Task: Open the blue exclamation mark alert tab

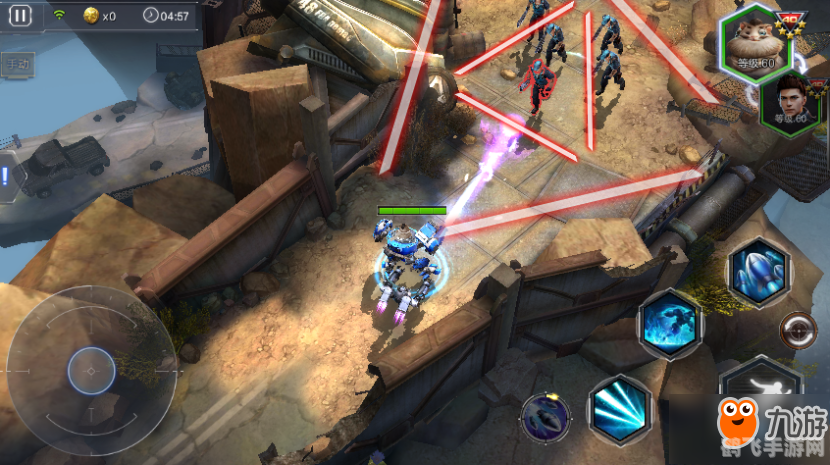Action: coord(6,178)
